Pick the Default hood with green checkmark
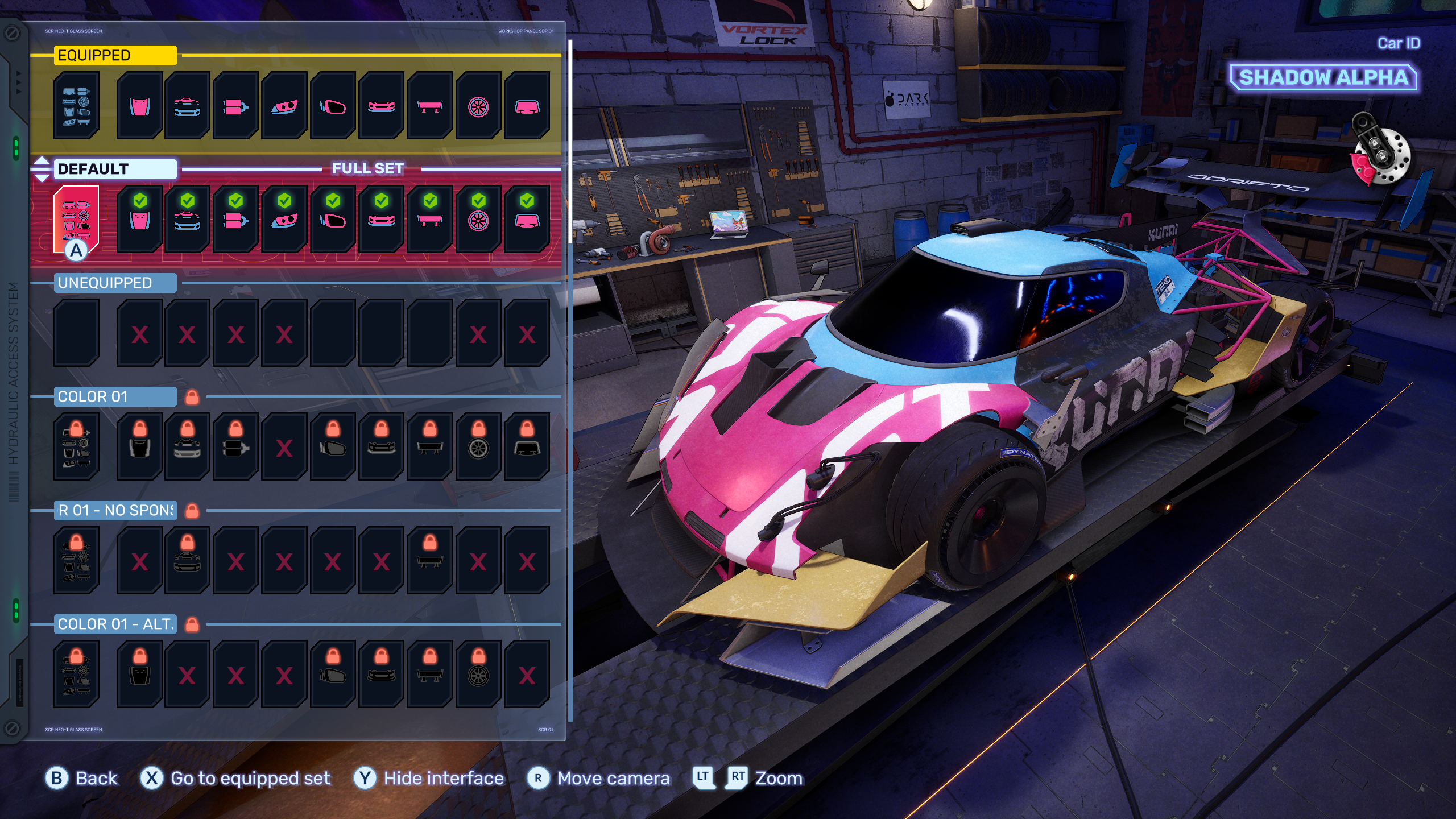Screen dimensions: 1456x819 click(x=140, y=219)
